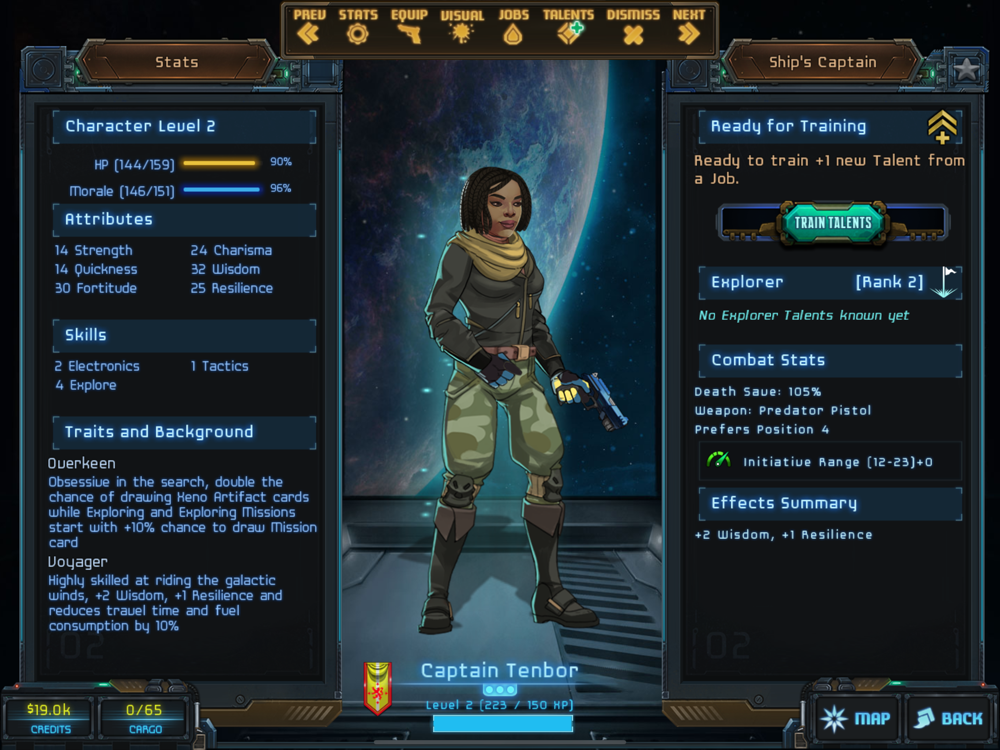
Task: Go Back to the previous screen
Action: coord(948,718)
